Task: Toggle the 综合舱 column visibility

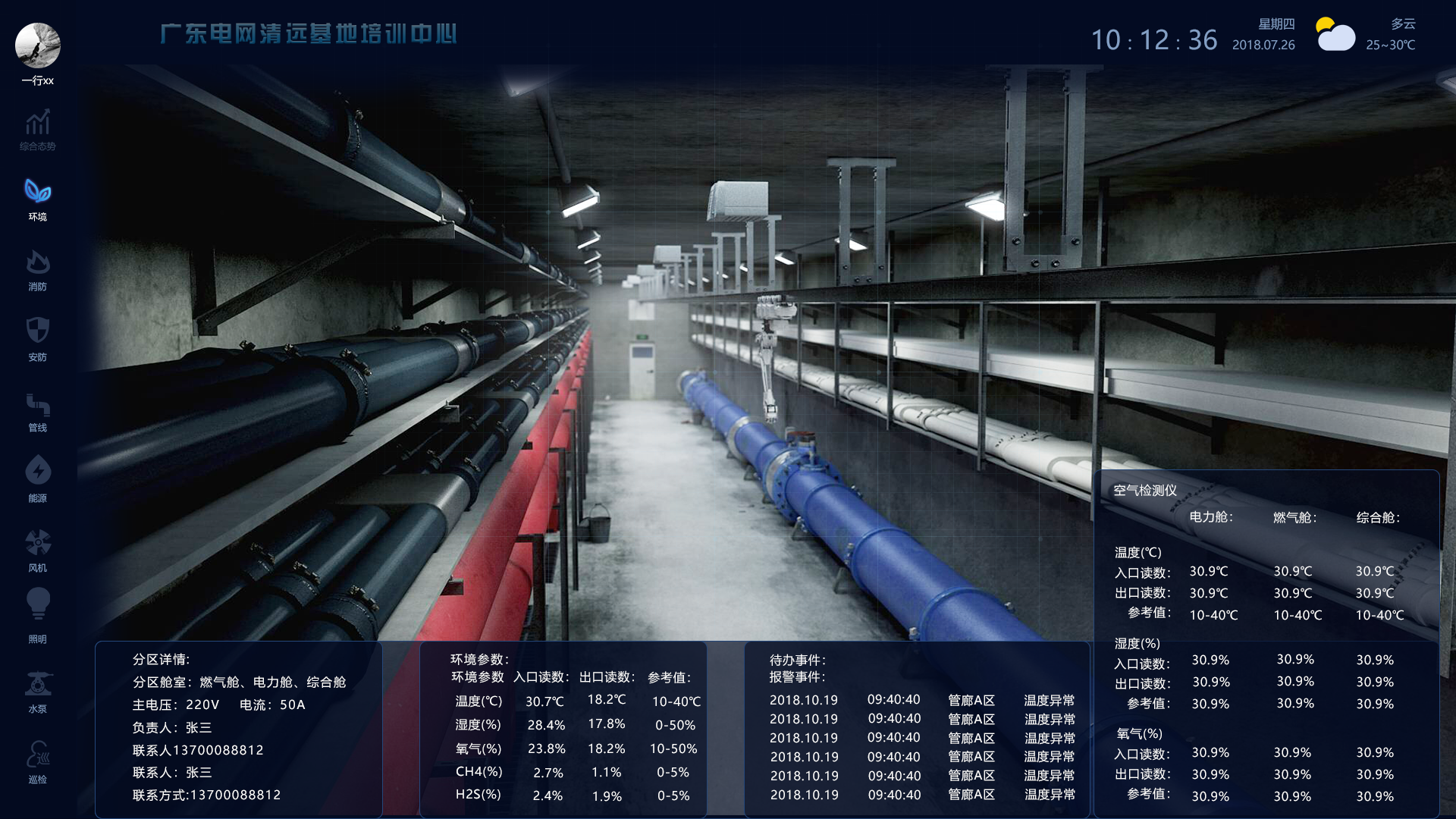Action: tap(1376, 517)
